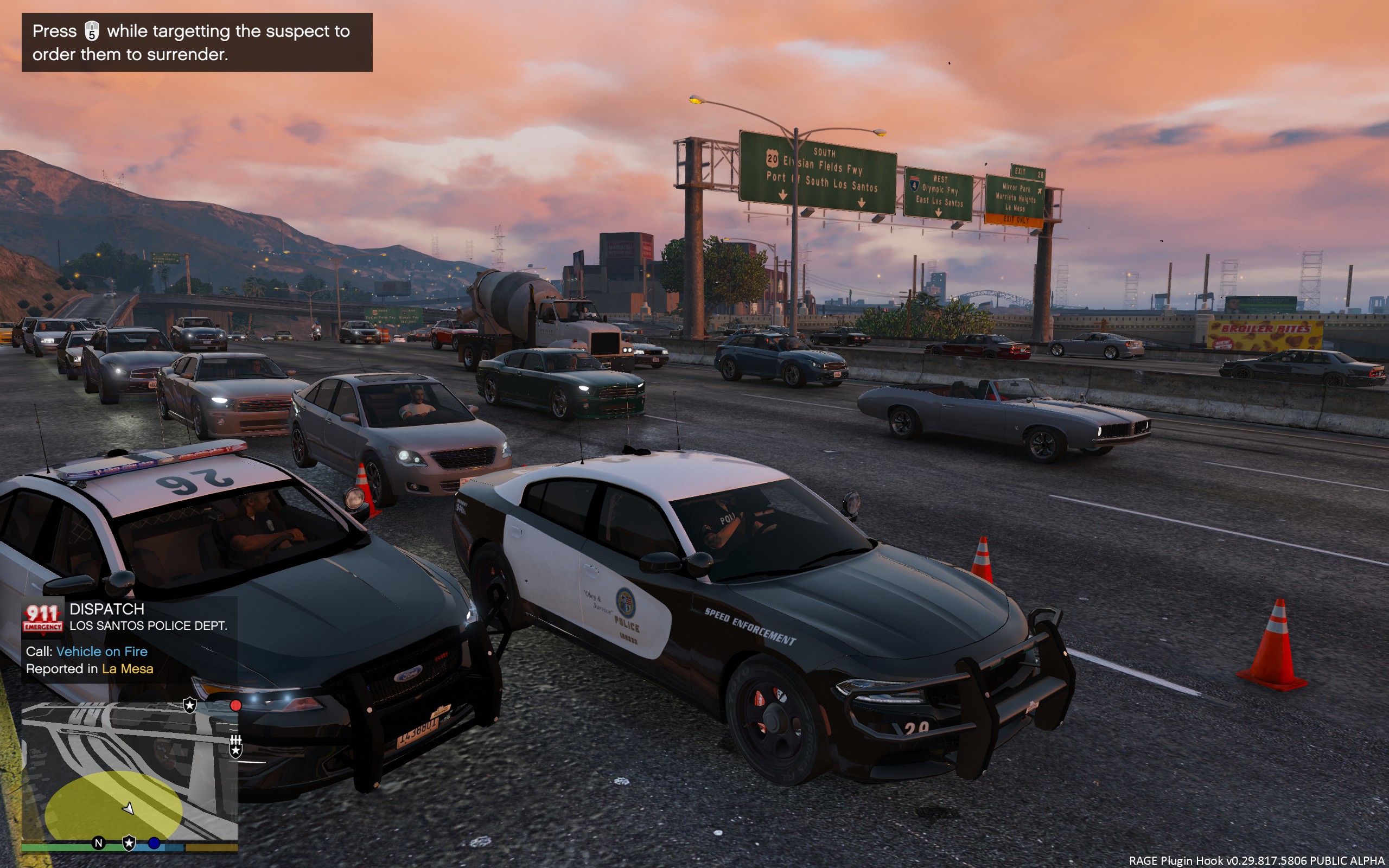Click the jail bars police station blip
The width and height of the screenshot is (1389, 868).
tap(235, 746)
